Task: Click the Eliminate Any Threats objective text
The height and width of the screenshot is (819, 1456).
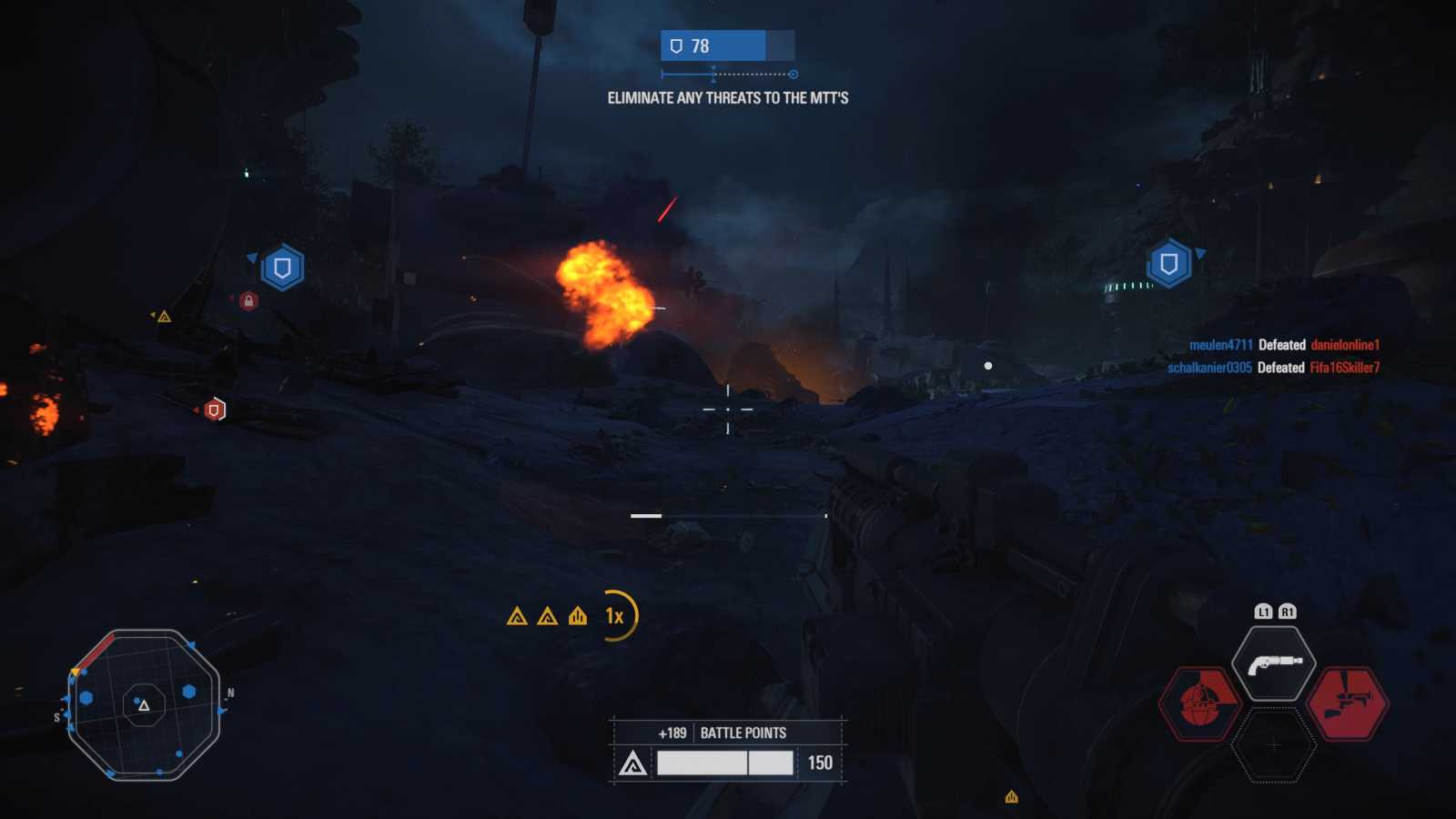Action: (x=728, y=98)
